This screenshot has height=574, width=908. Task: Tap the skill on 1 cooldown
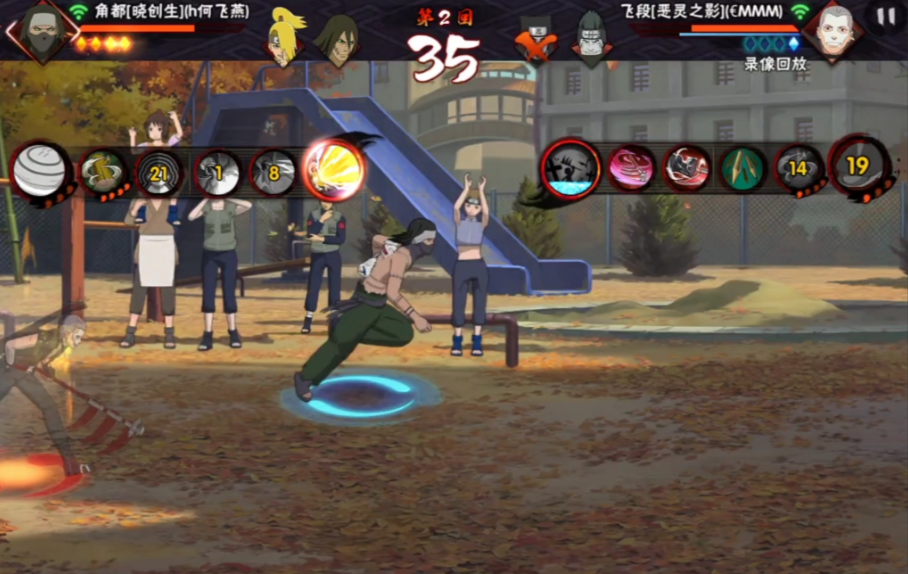(x=216, y=173)
